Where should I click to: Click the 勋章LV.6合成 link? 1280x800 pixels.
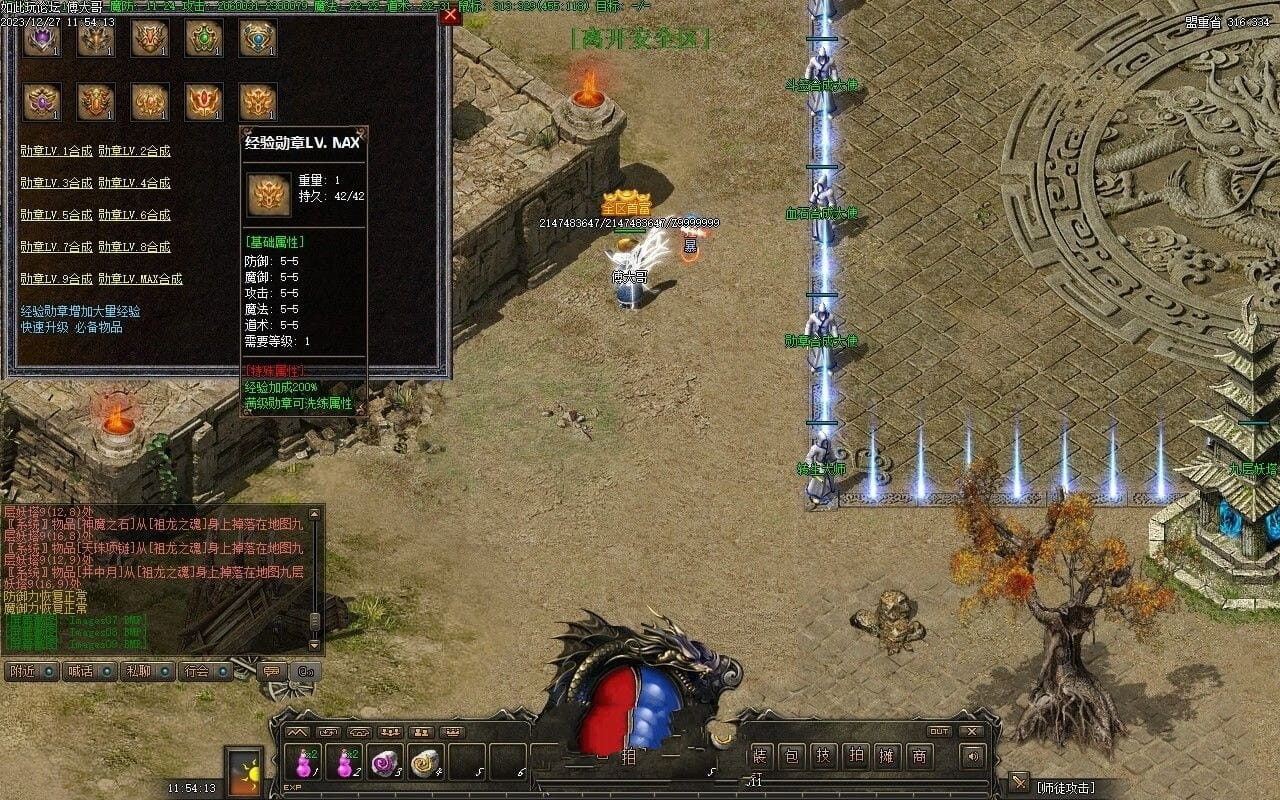click(134, 215)
